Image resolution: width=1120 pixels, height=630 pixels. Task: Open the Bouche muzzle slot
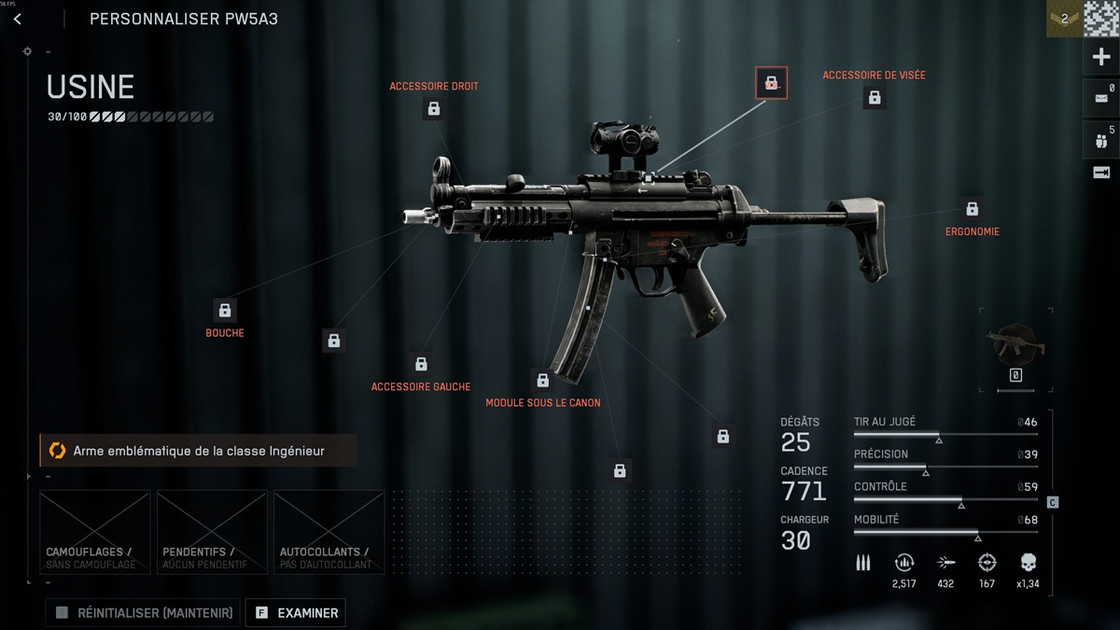point(225,310)
